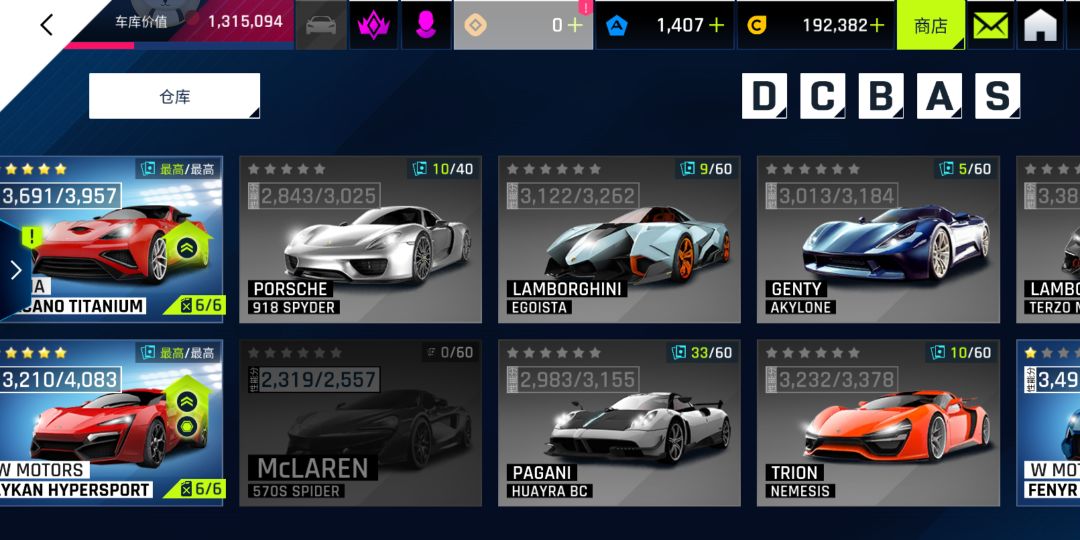Select the Lamborghini Egoista card
This screenshot has height=540, width=1080.
619,240
